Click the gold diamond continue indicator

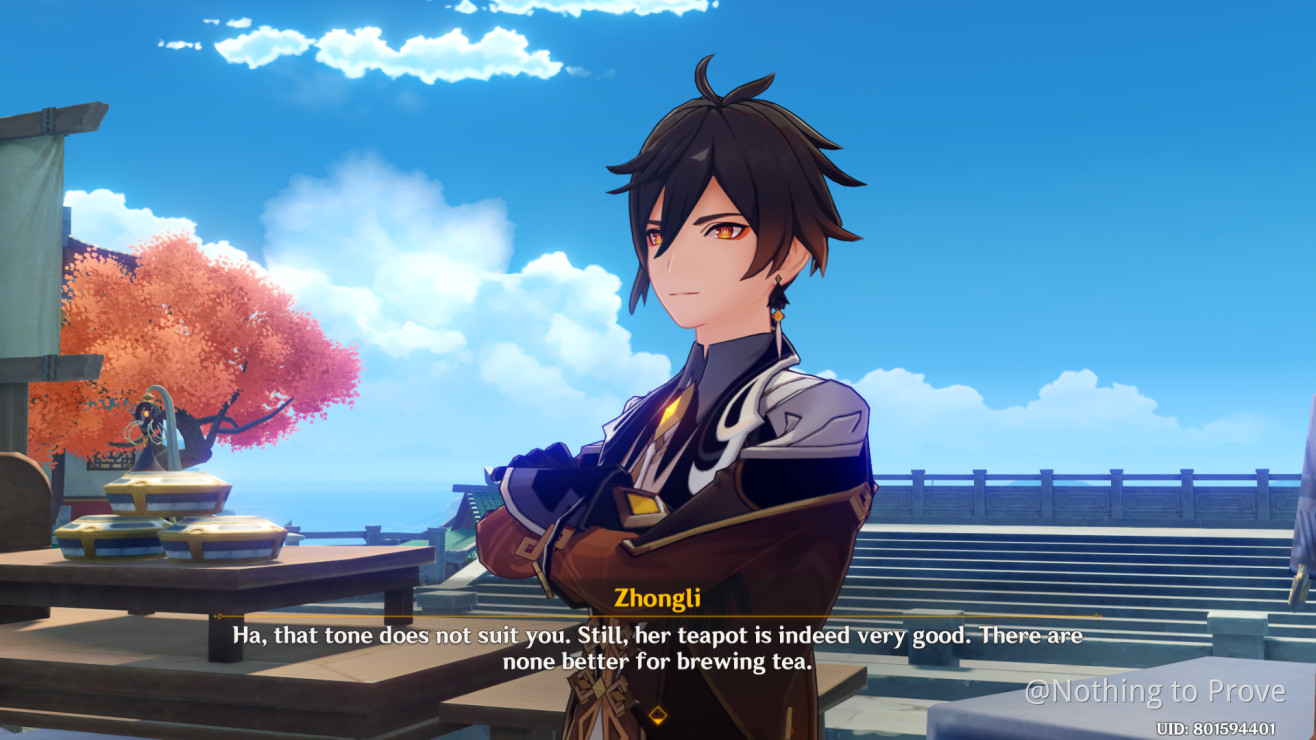pos(657,714)
